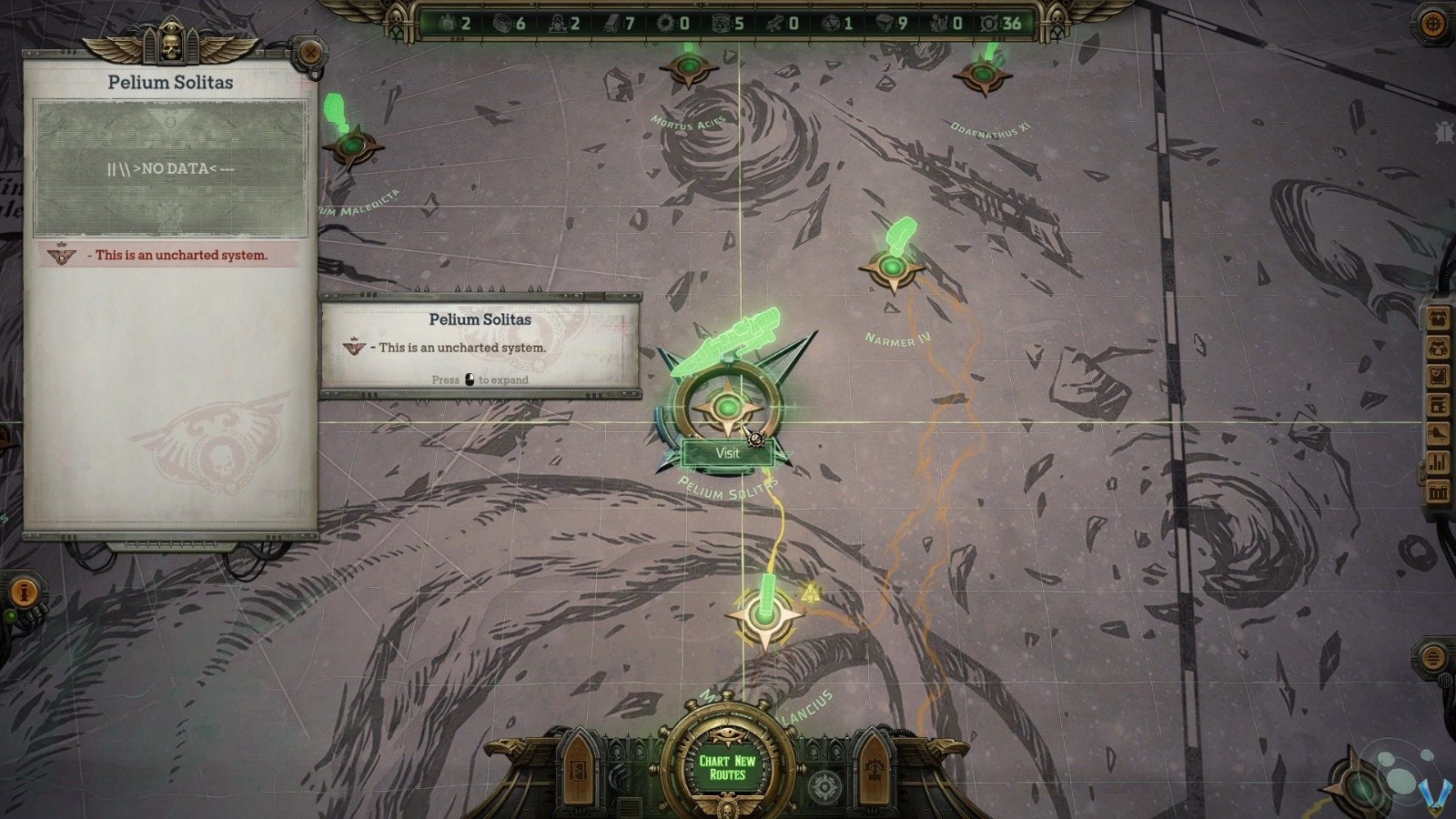
Task: Select the helmet party icon in right sidebar
Action: 1439,347
